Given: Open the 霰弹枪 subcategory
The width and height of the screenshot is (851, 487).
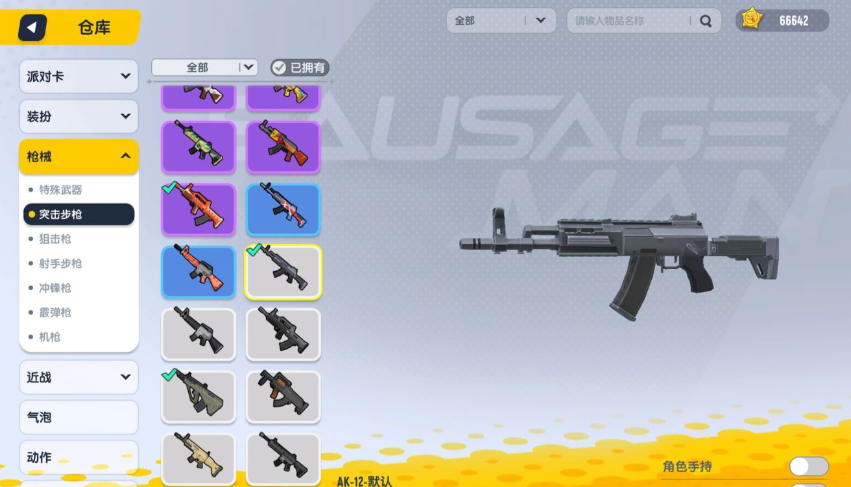Looking at the screenshot, I should tap(55, 312).
